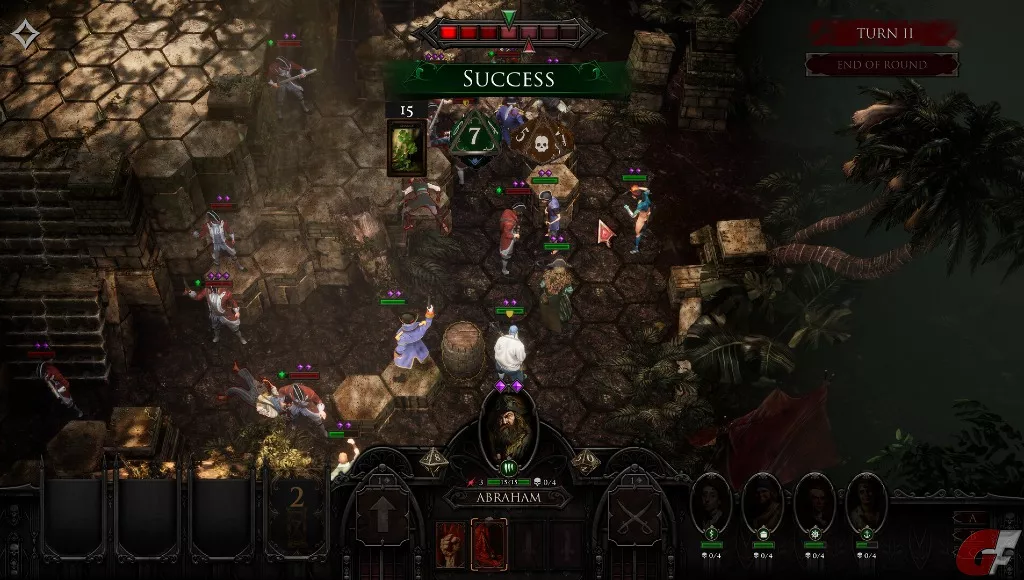Select the green jungle card
Viewport: 1024px width, 580px height.
coord(405,148)
